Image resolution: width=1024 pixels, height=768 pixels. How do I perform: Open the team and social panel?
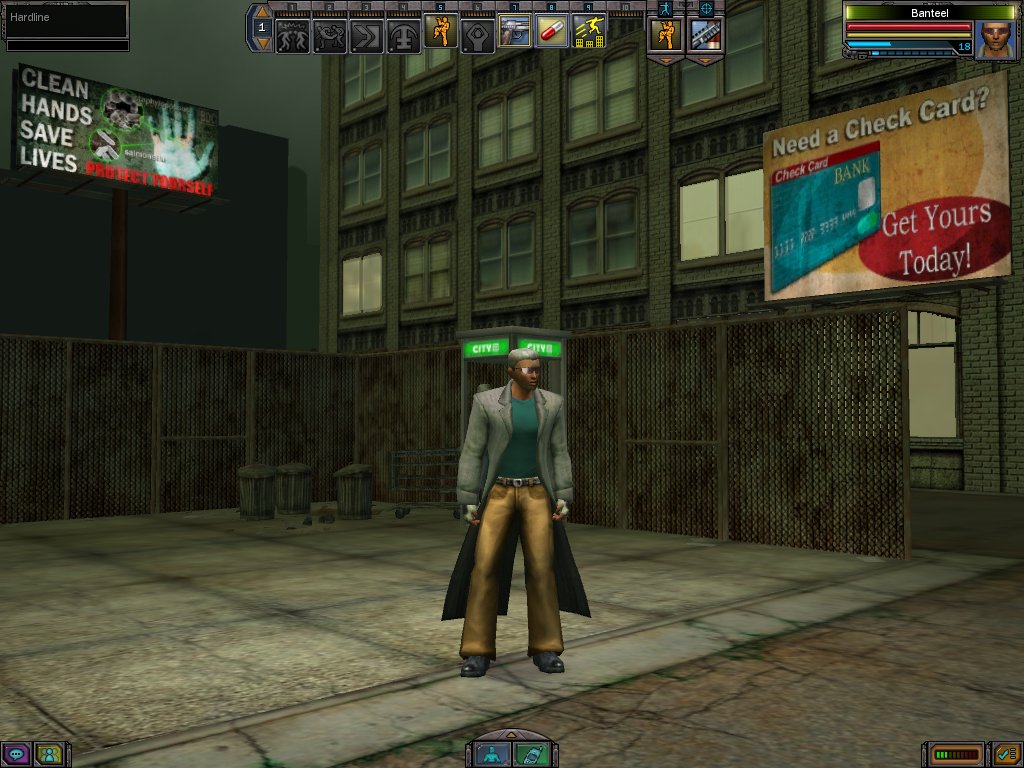click(48, 754)
